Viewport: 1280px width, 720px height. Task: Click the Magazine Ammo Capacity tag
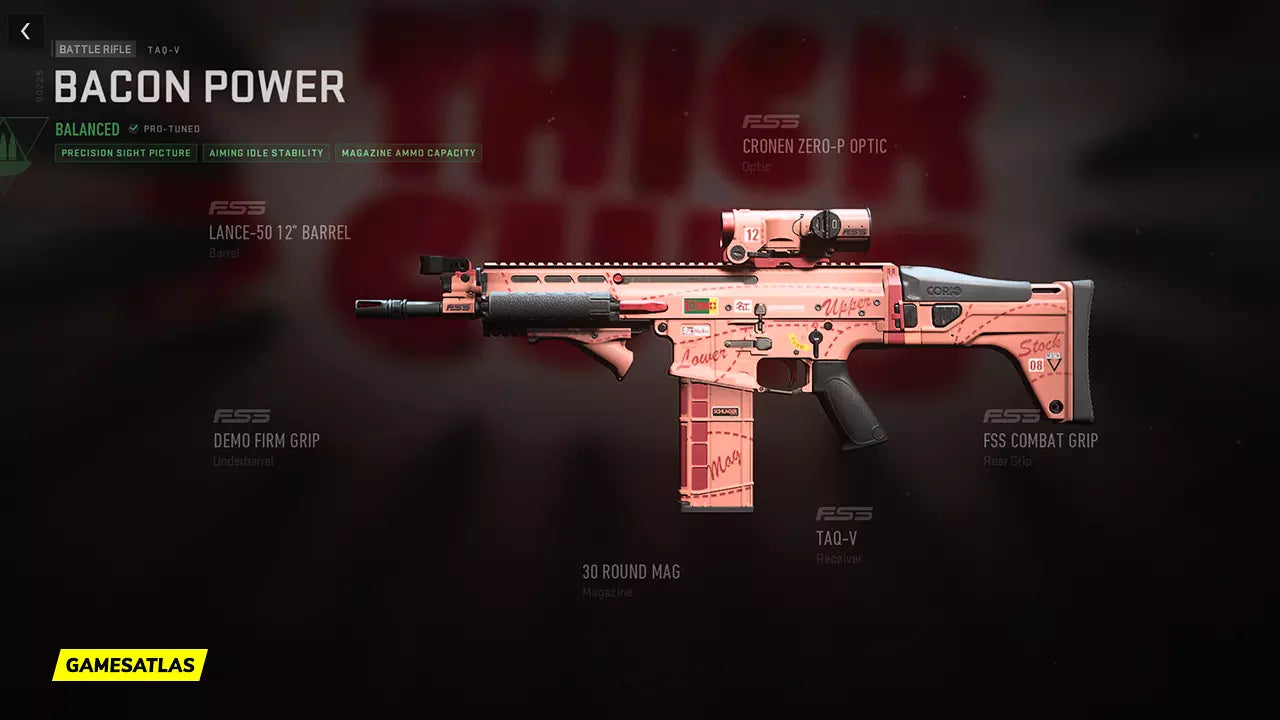[x=408, y=153]
